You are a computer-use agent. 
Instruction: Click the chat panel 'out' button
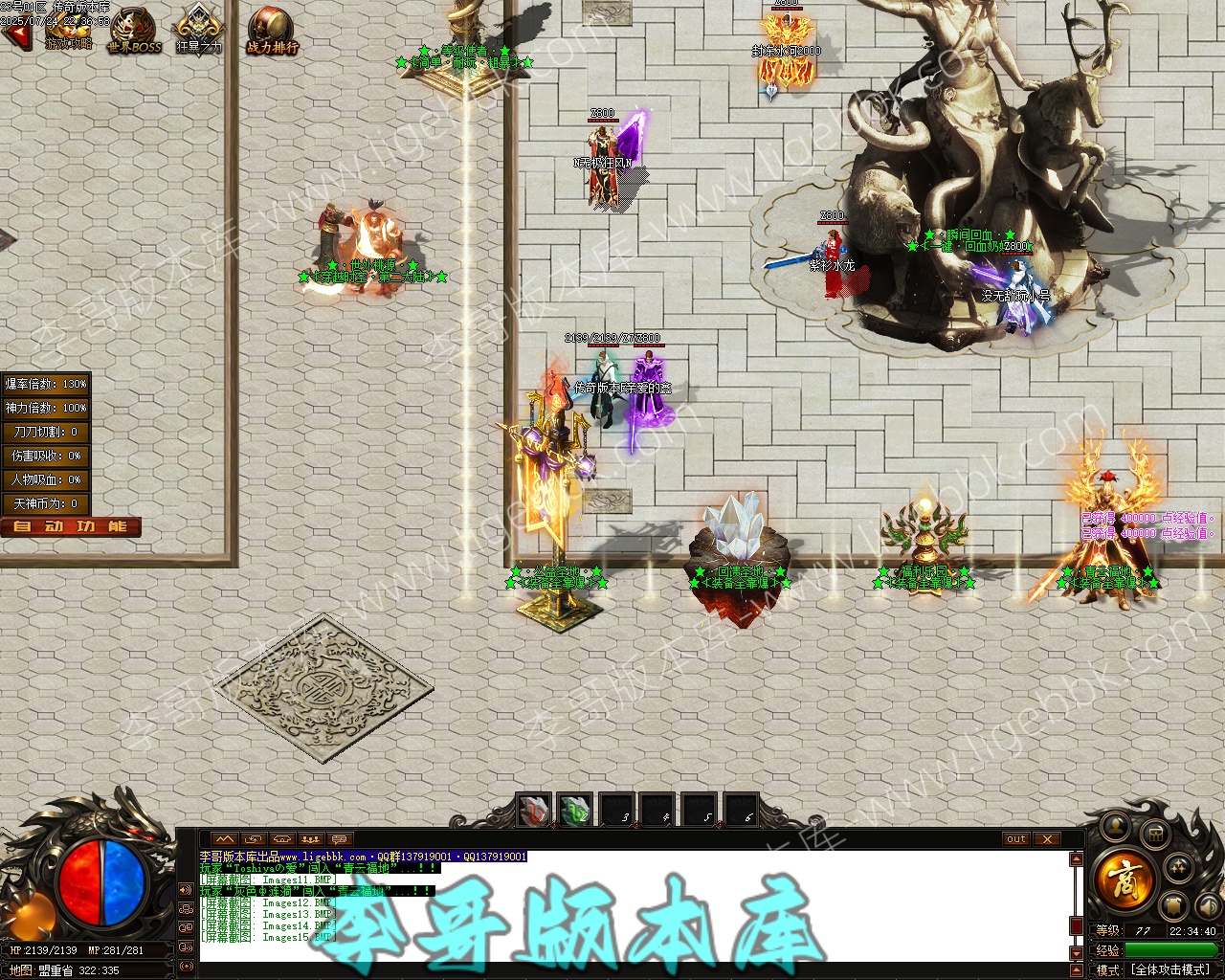(x=1015, y=839)
